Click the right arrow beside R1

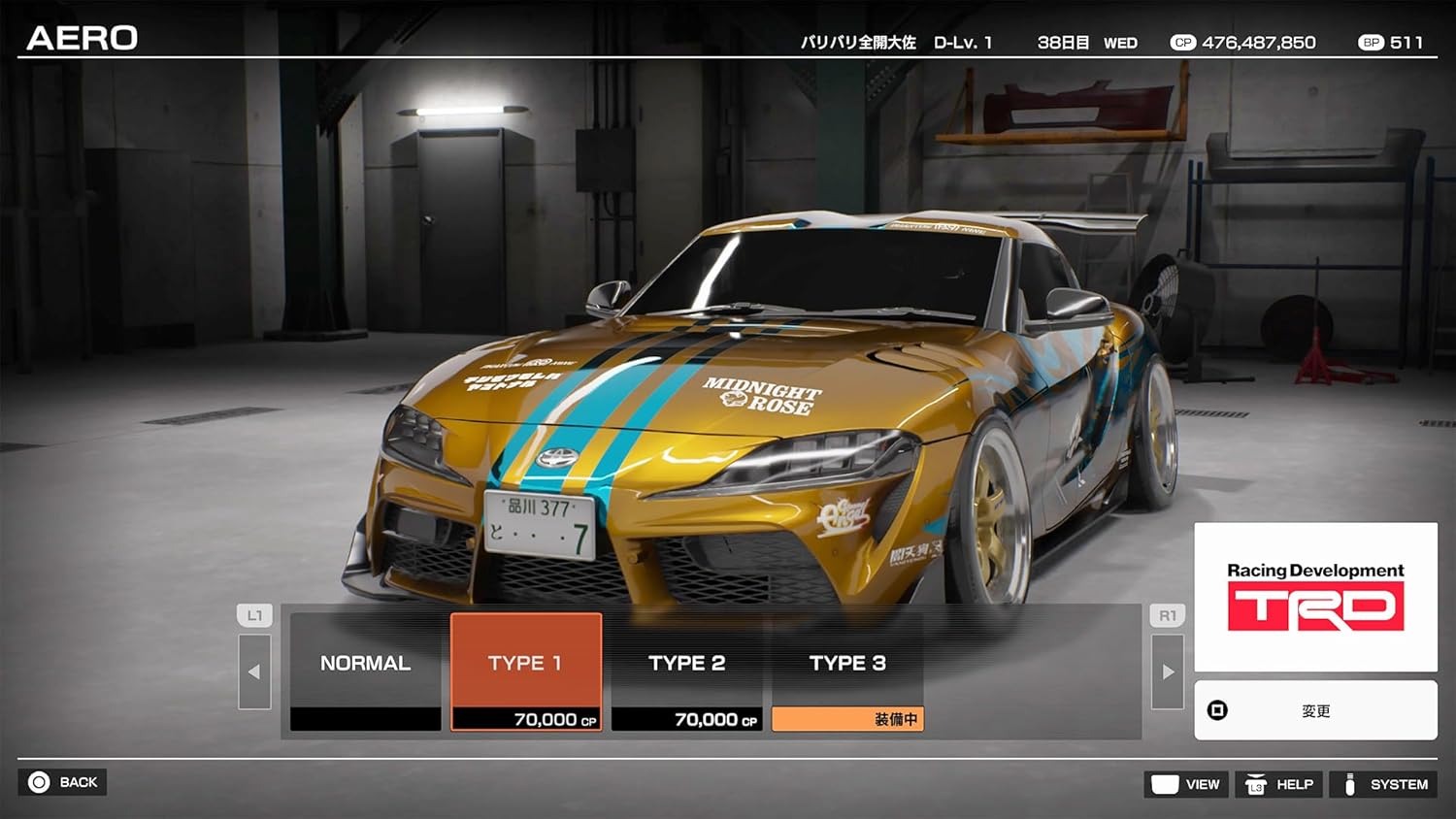point(1167,671)
